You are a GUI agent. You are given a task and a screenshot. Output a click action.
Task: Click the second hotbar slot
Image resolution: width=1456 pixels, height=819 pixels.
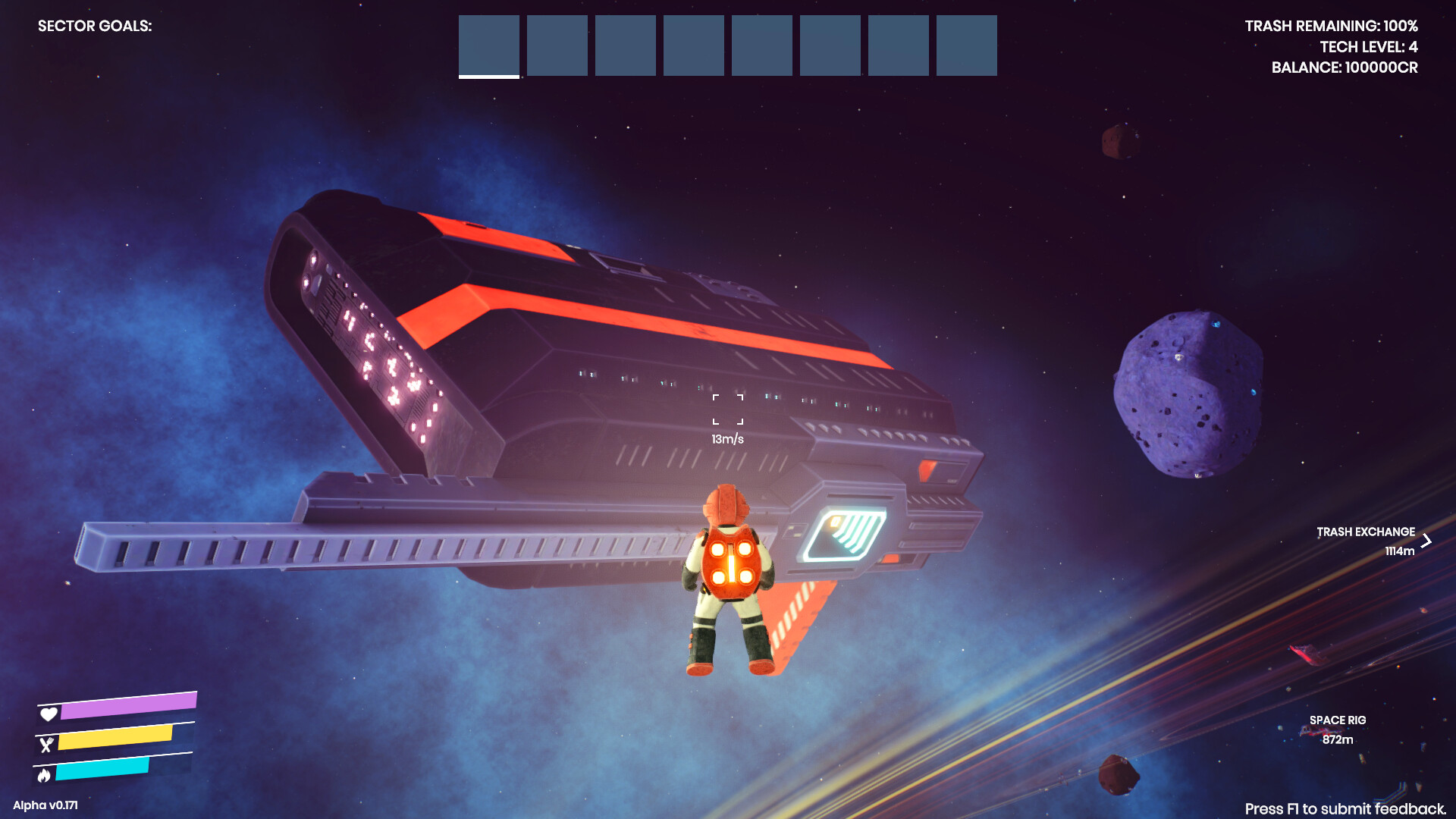[557, 45]
